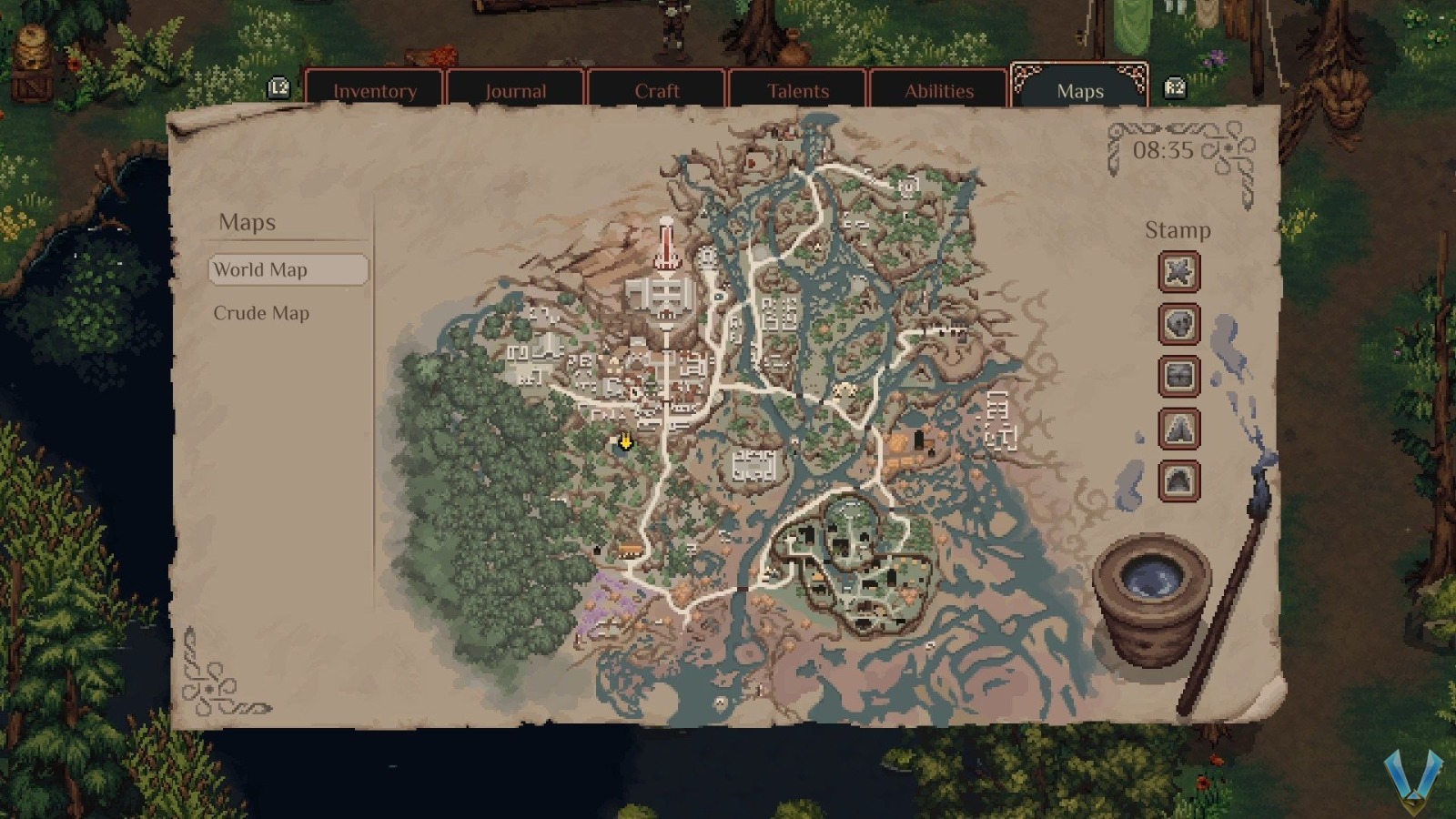Select the star stamp icon
The height and width of the screenshot is (819, 1456).
coord(1180,271)
